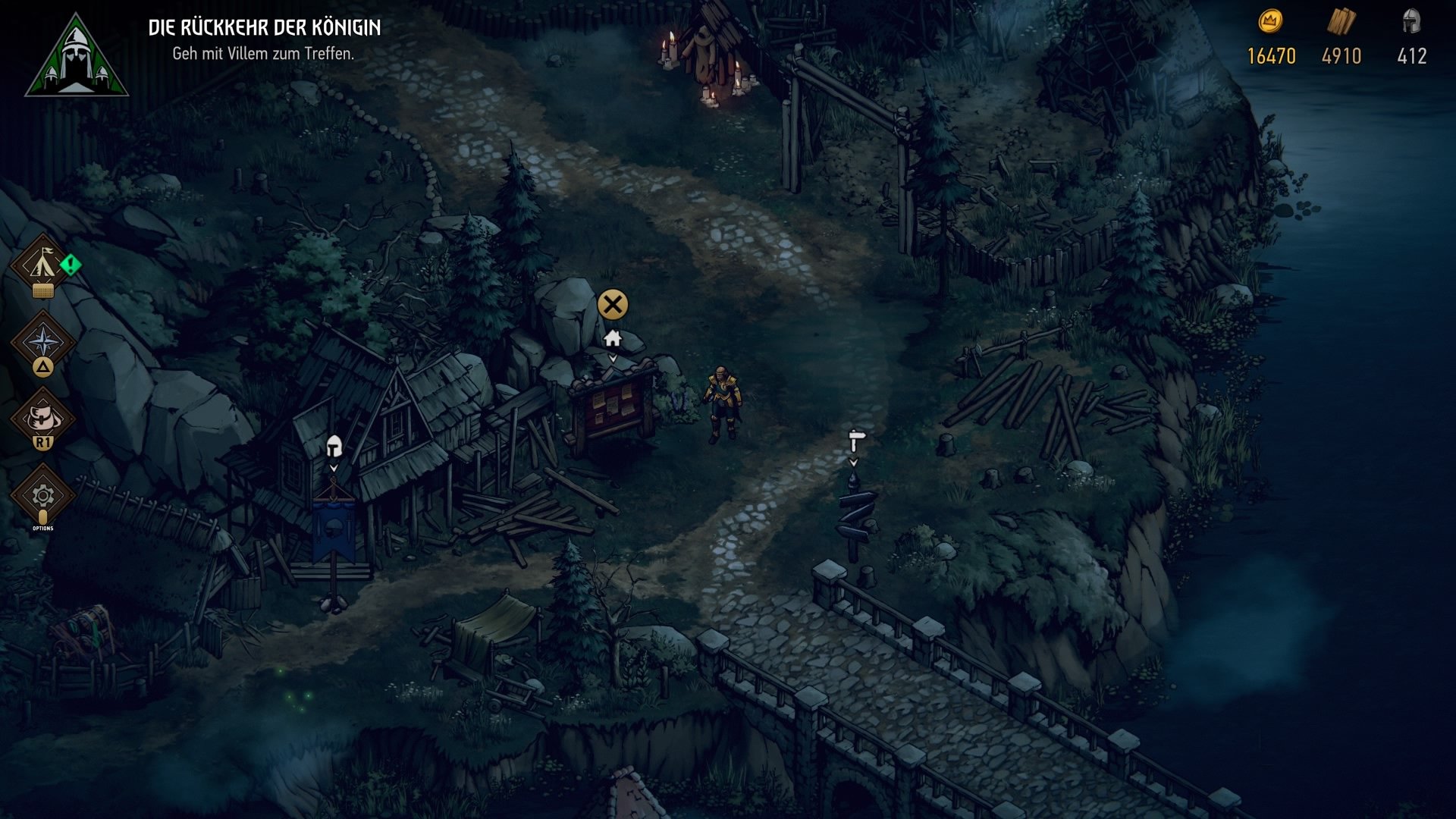Click the recruits helmet icon showing 412
This screenshot has height=819, width=1456.
click(1412, 21)
